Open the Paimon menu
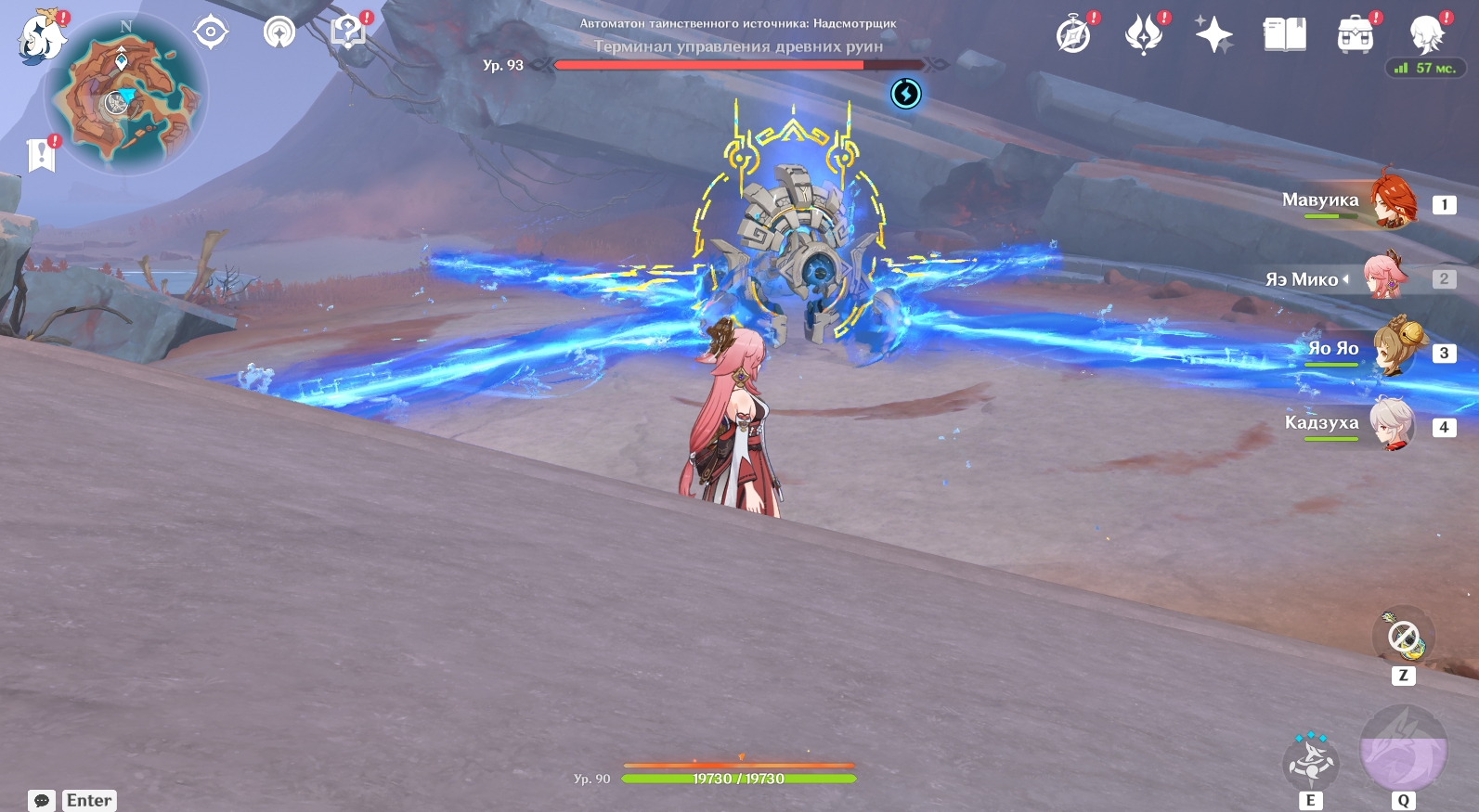 (42, 37)
